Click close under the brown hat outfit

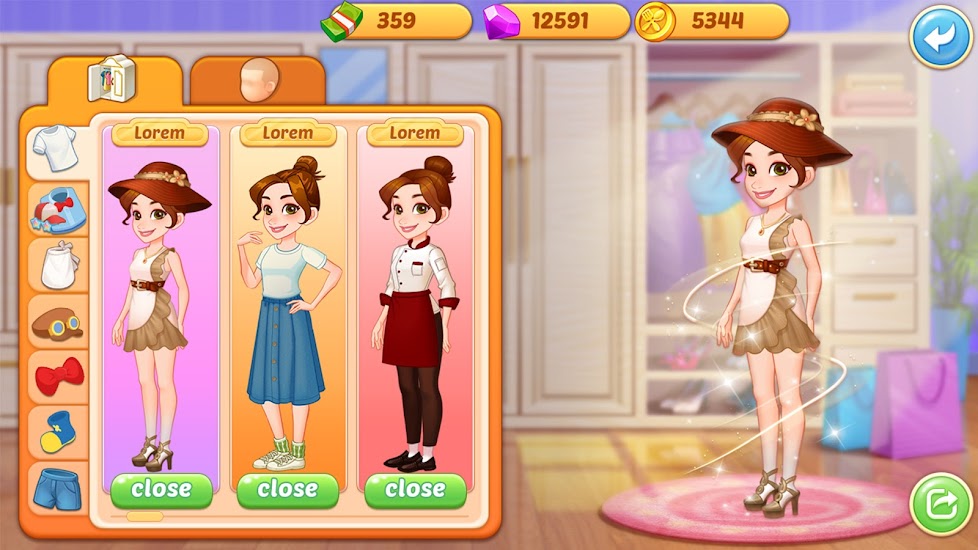(x=161, y=490)
